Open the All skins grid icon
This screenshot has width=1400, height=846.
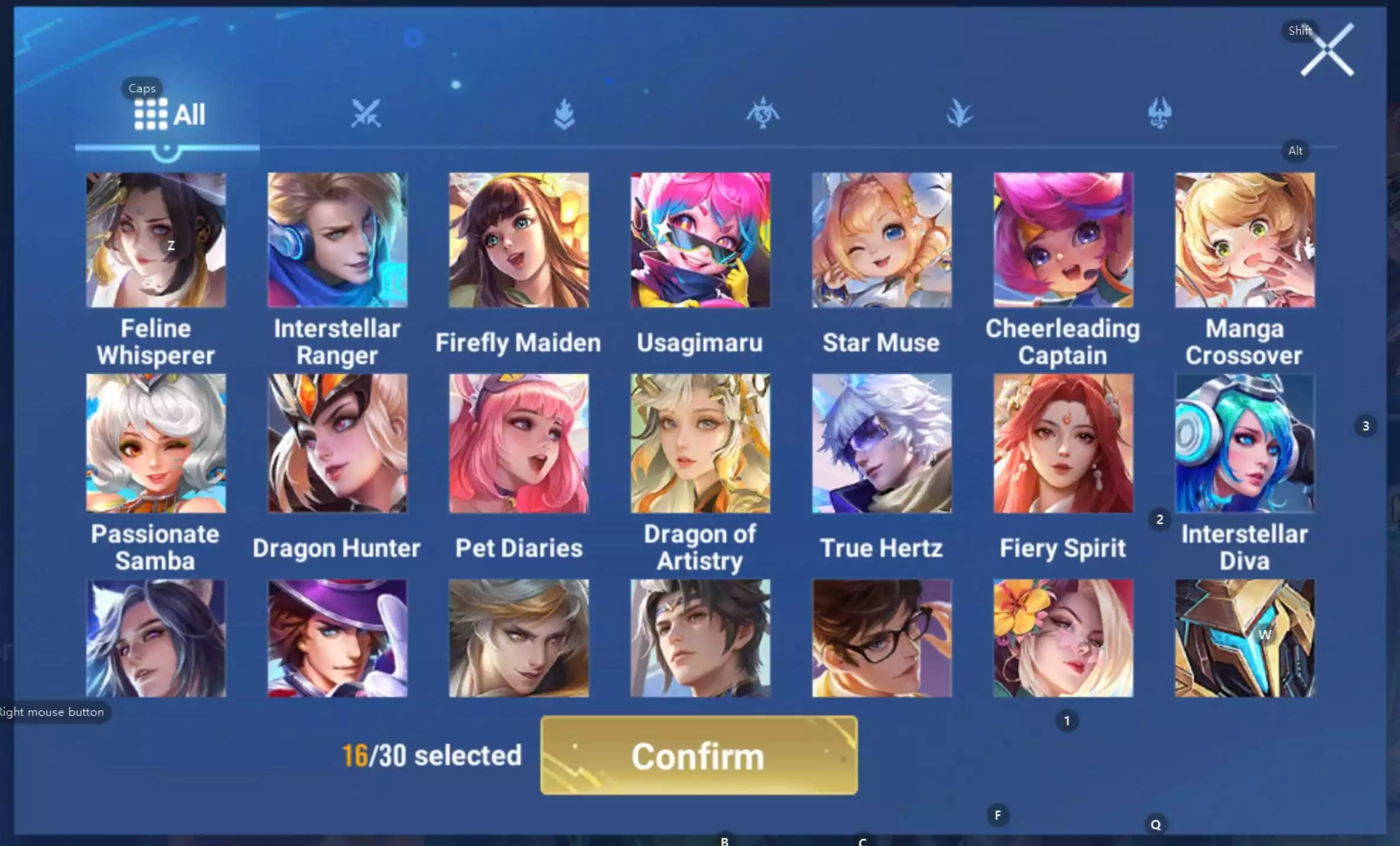(x=151, y=114)
